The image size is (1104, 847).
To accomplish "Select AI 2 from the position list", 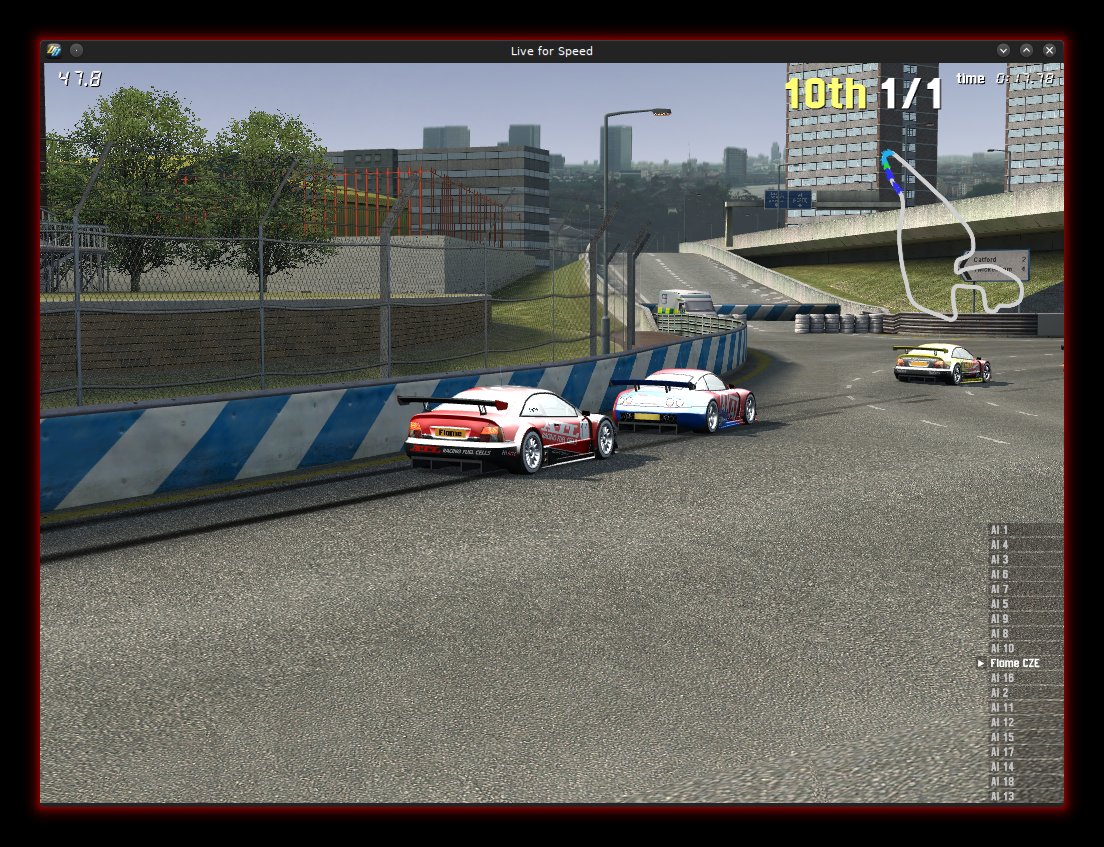I will (1000, 693).
